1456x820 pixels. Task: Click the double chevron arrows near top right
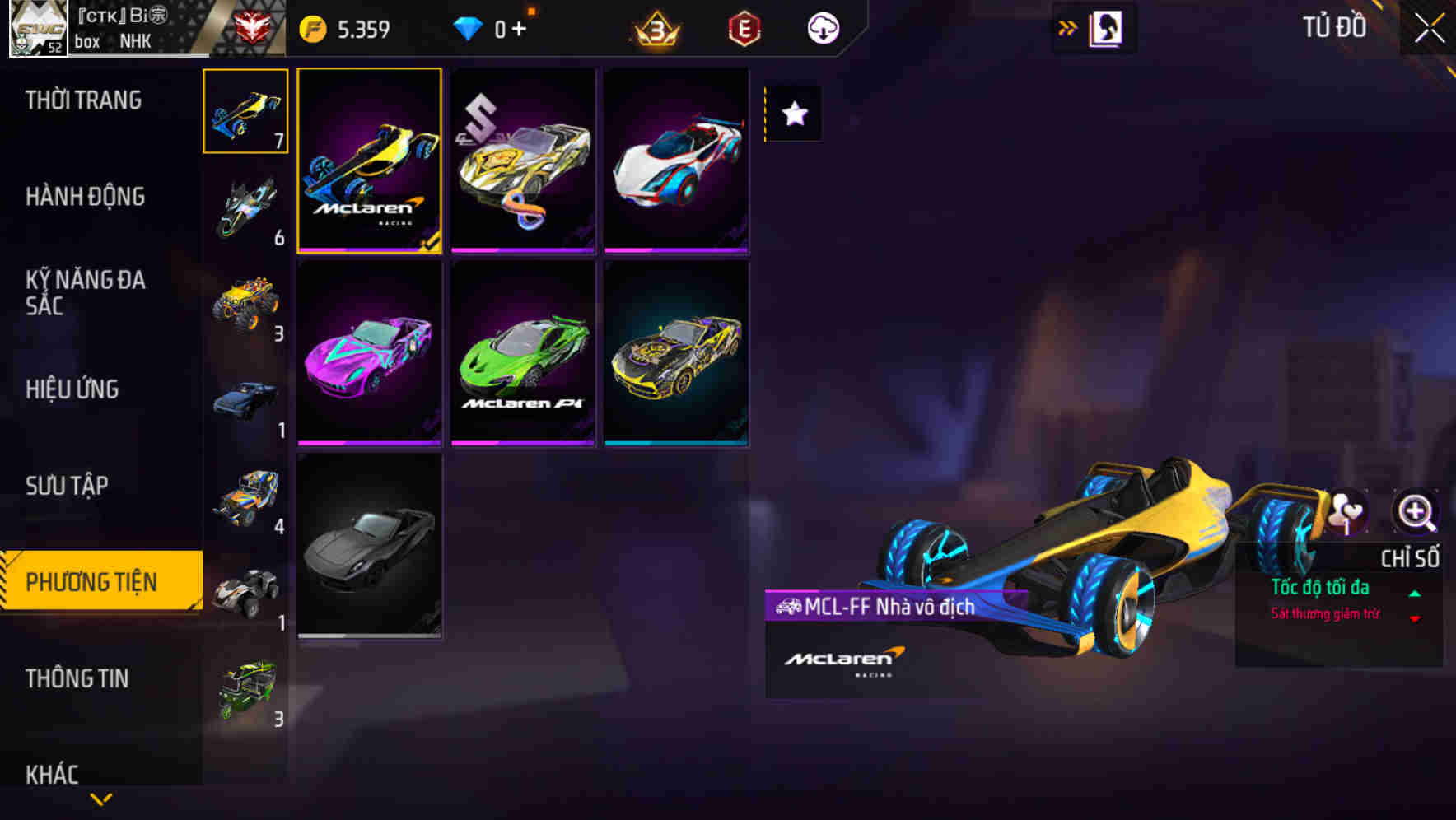[x=1066, y=27]
